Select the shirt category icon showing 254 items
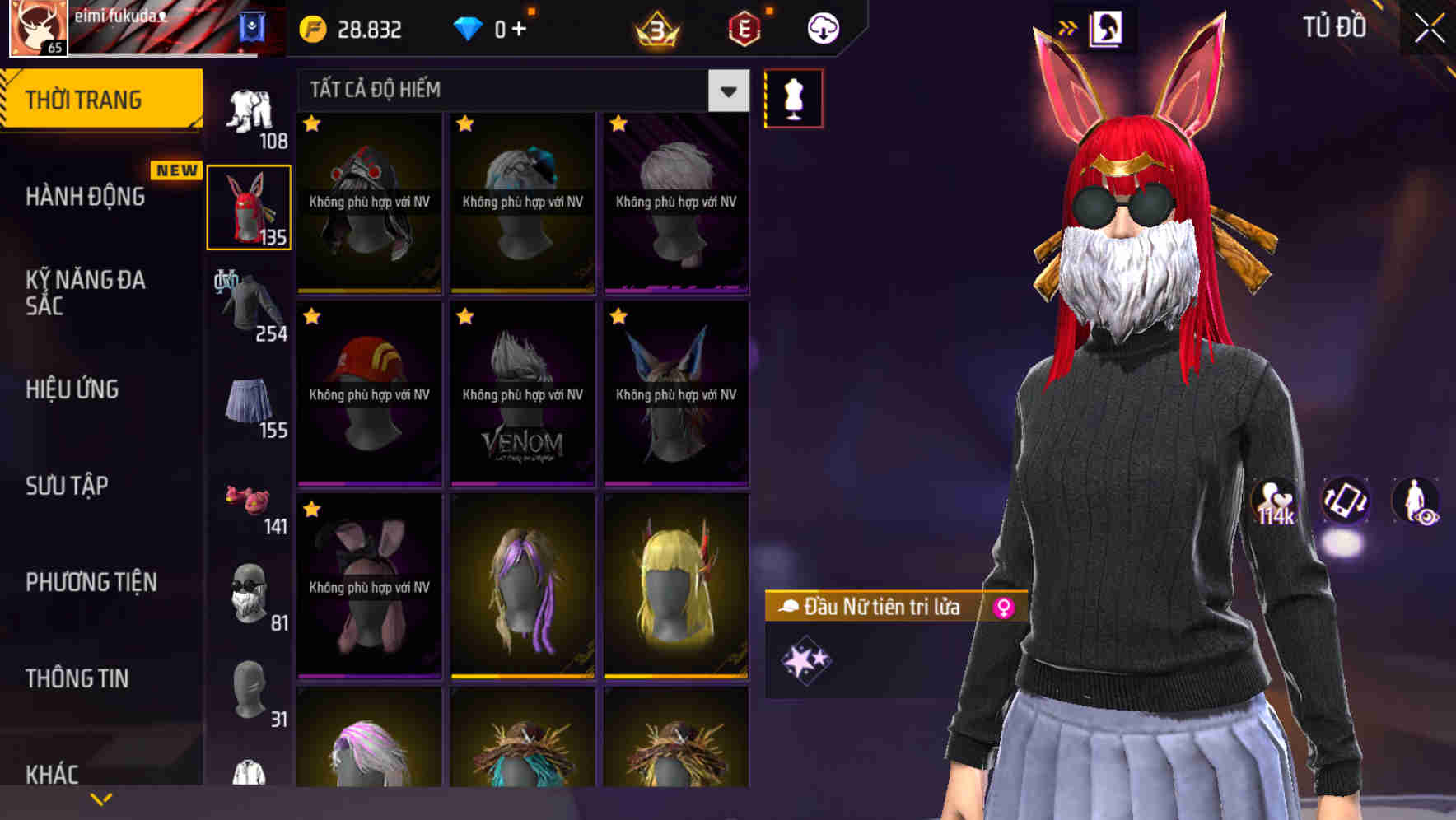Viewport: 1456px width, 820px height. [247, 305]
